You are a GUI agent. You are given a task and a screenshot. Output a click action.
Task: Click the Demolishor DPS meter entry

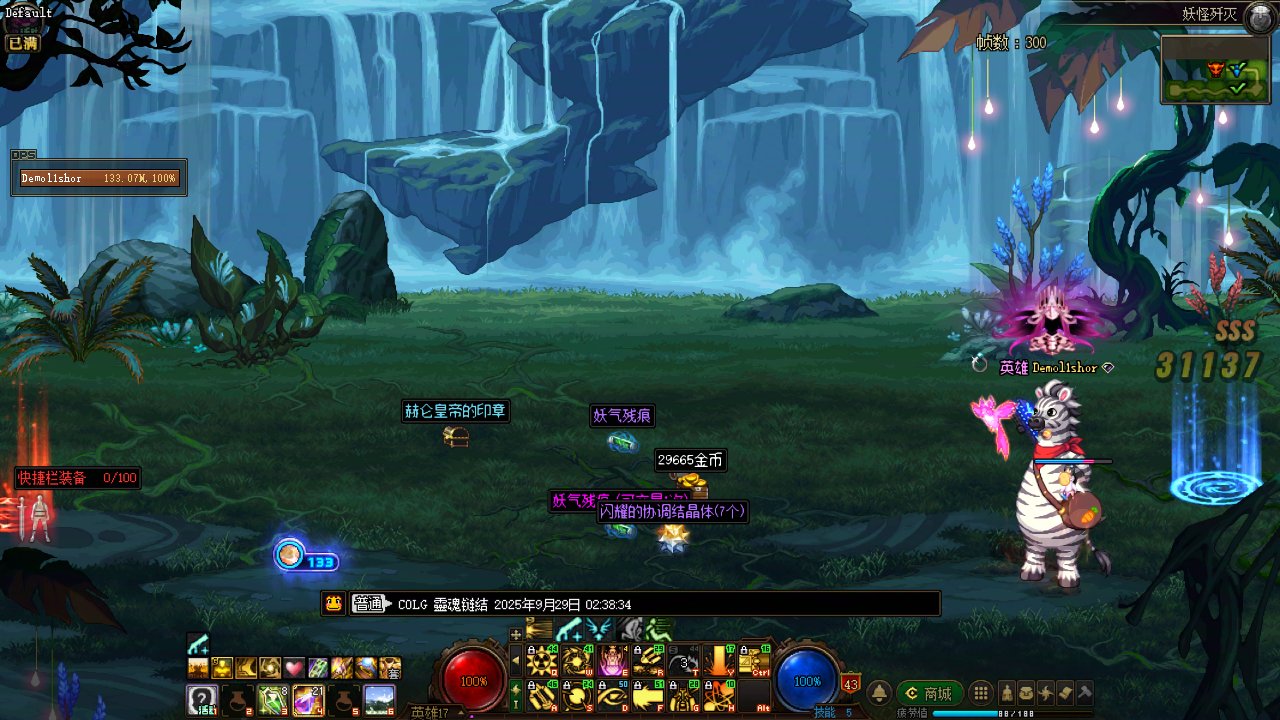pos(98,178)
